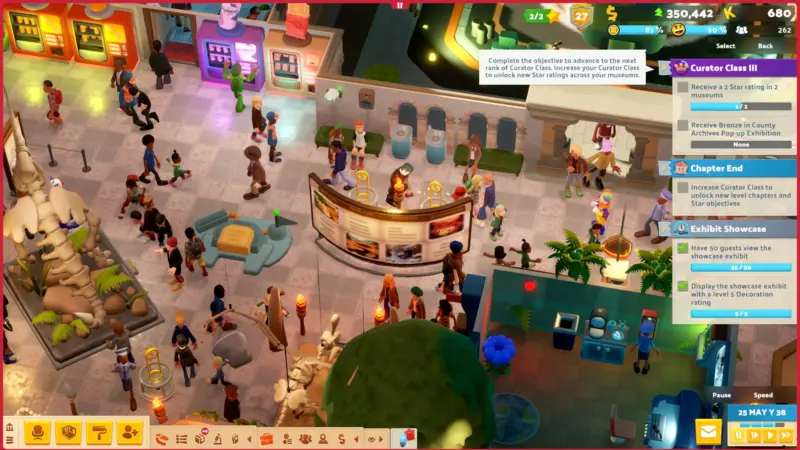Open the checklist overview icon

click(181, 438)
